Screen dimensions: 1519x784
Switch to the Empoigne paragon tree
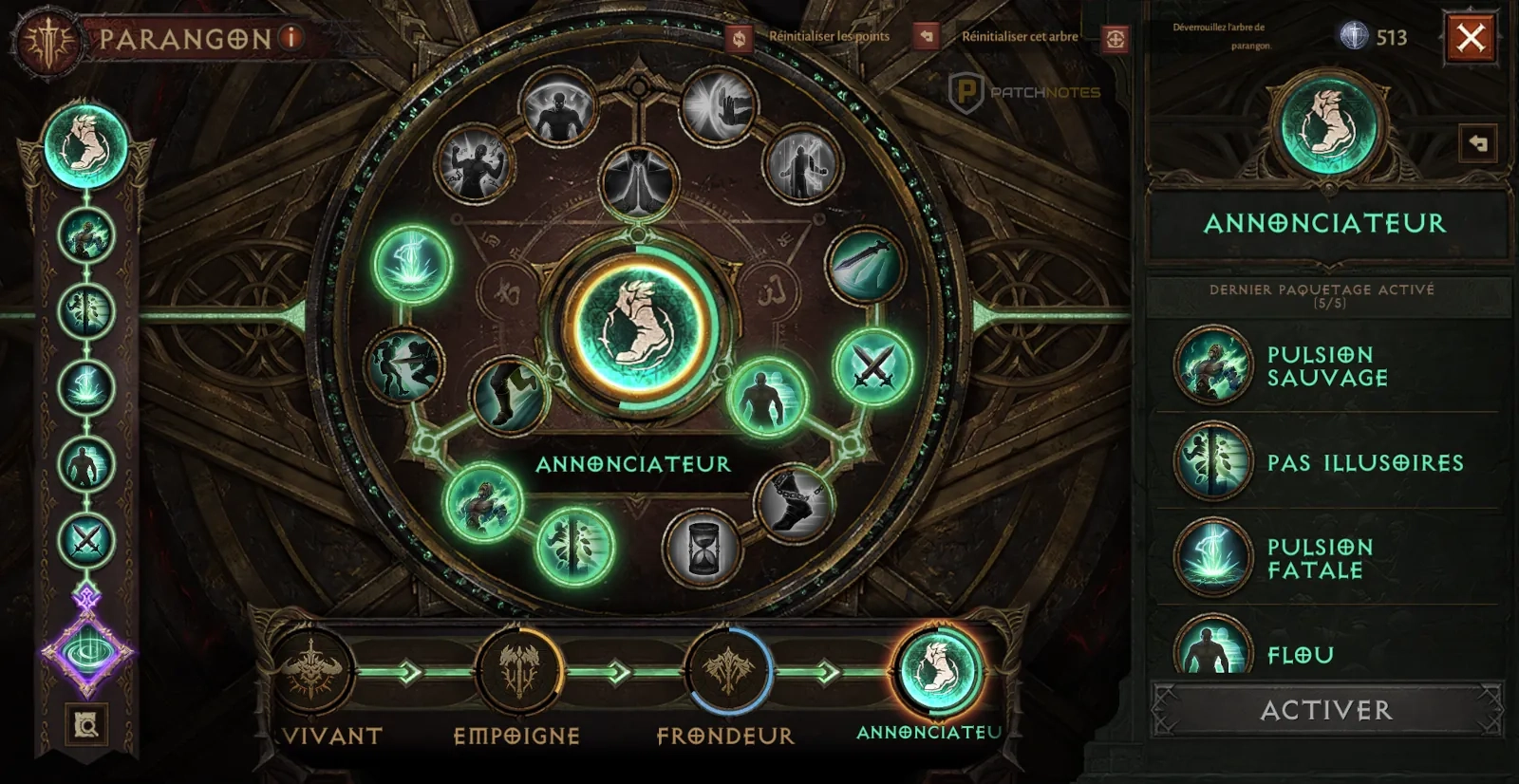[518, 671]
